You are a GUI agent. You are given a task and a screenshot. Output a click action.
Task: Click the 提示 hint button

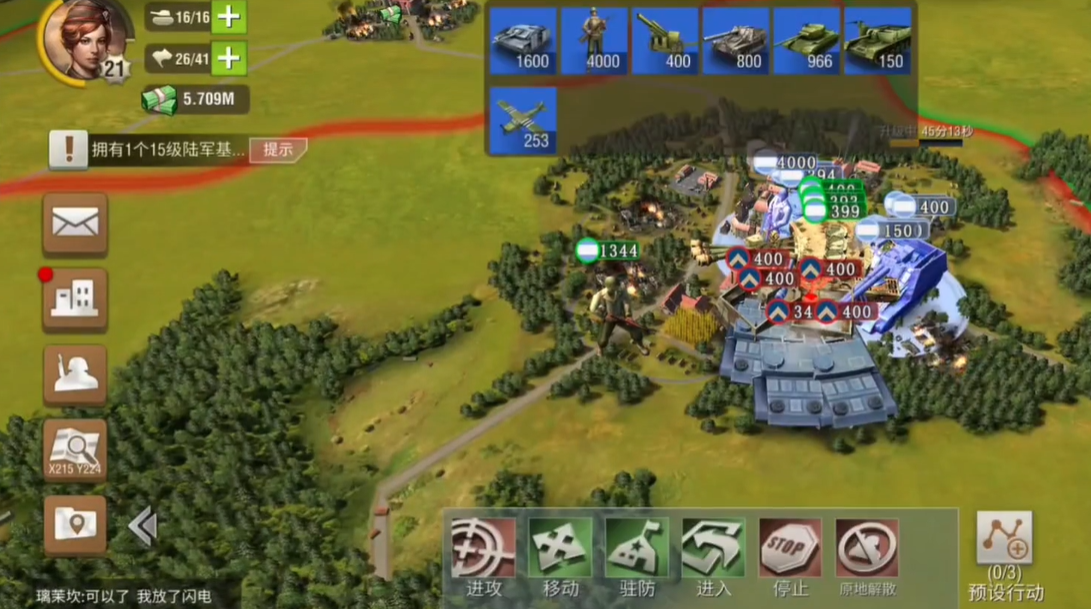click(277, 150)
